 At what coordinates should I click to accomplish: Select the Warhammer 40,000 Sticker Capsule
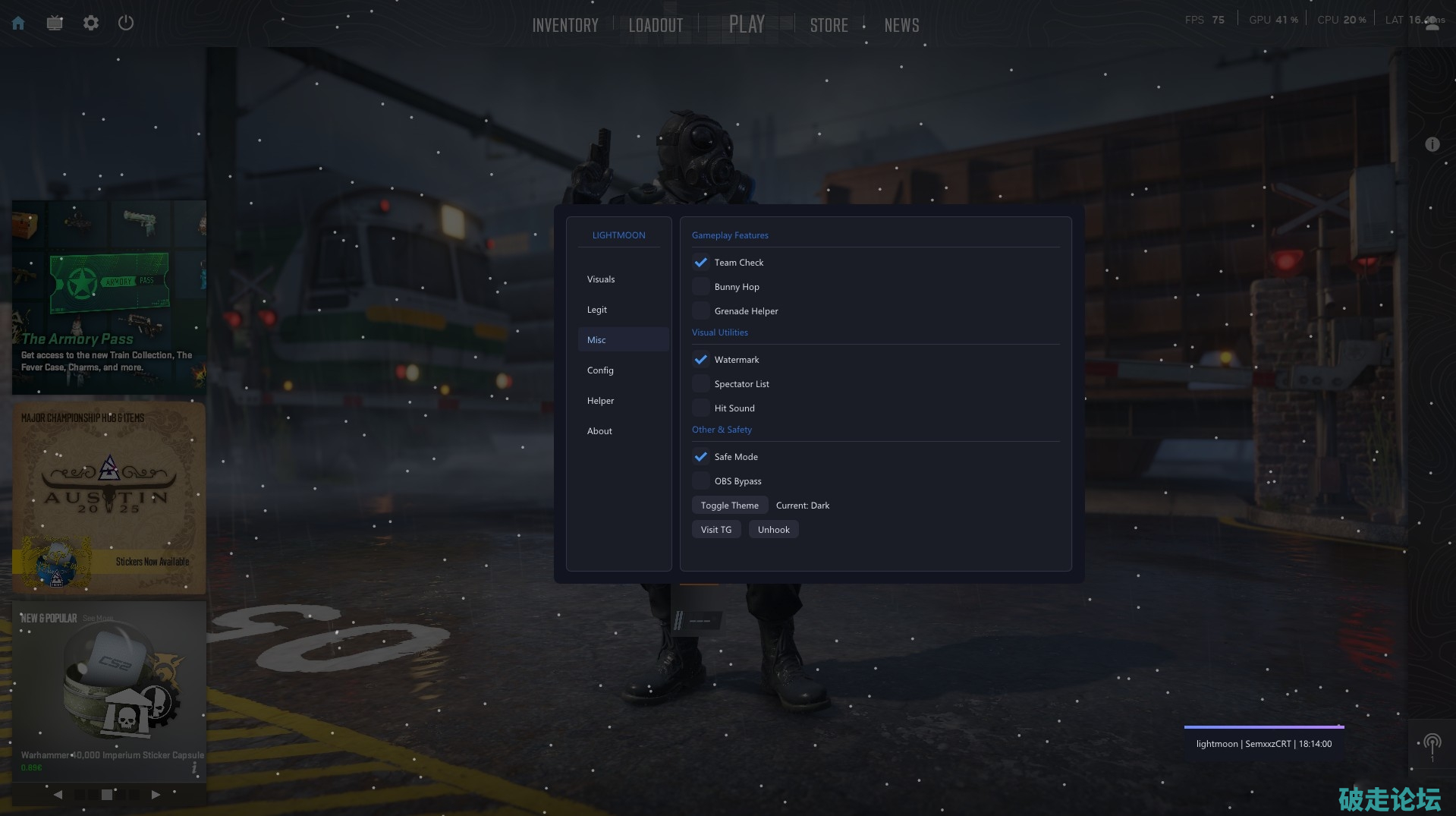coord(109,687)
